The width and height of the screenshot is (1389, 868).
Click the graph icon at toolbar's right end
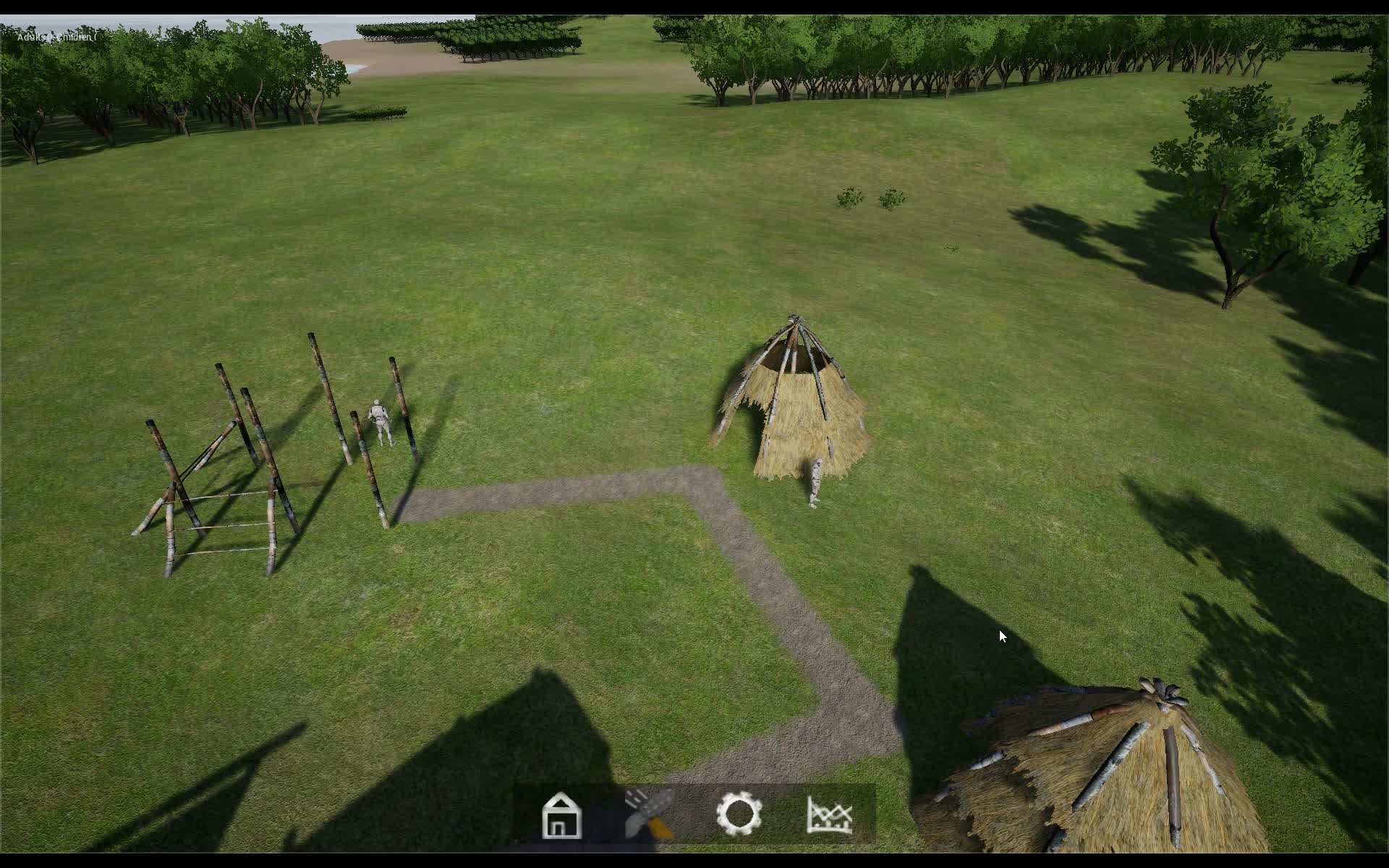pyautogui.click(x=831, y=813)
